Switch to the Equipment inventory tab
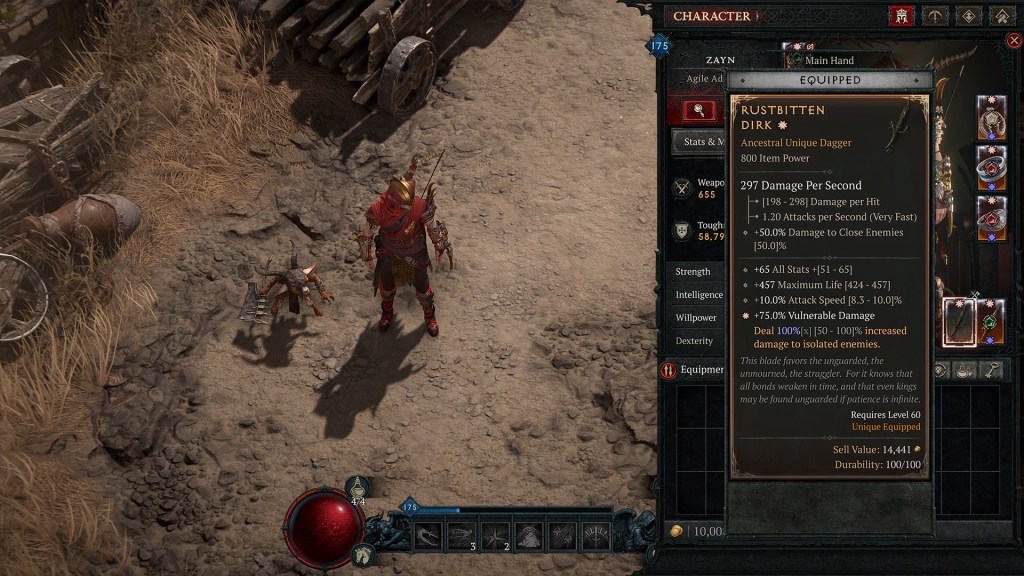The height and width of the screenshot is (576, 1024). tap(691, 370)
